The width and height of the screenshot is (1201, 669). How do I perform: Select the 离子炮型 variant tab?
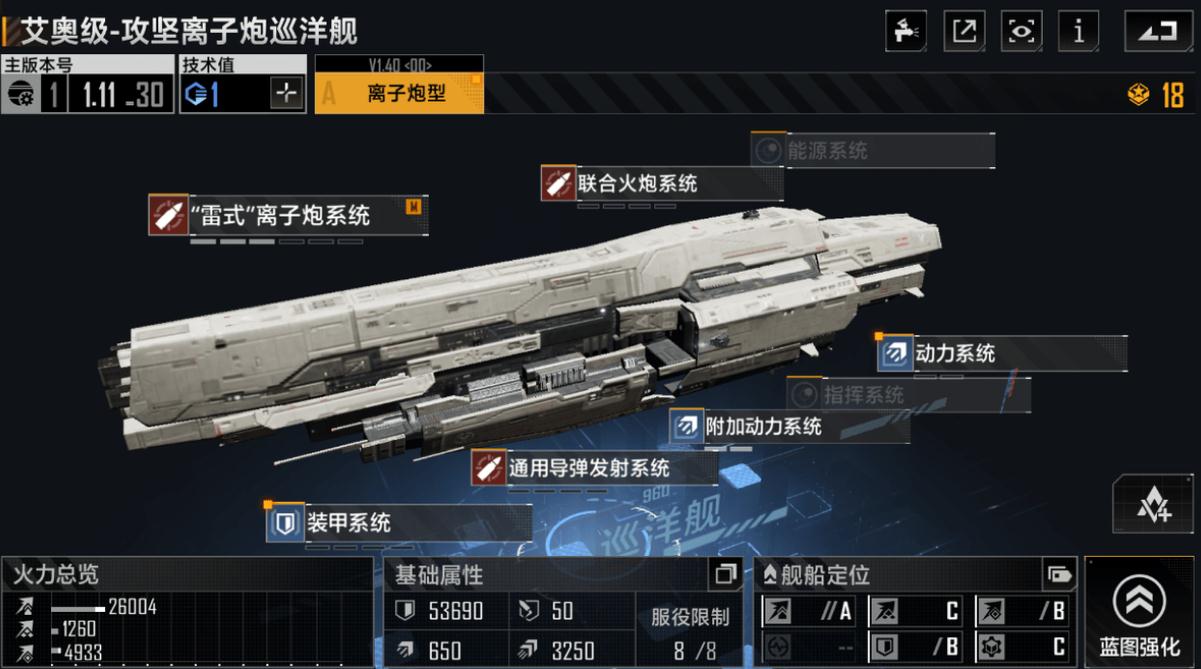coord(400,94)
